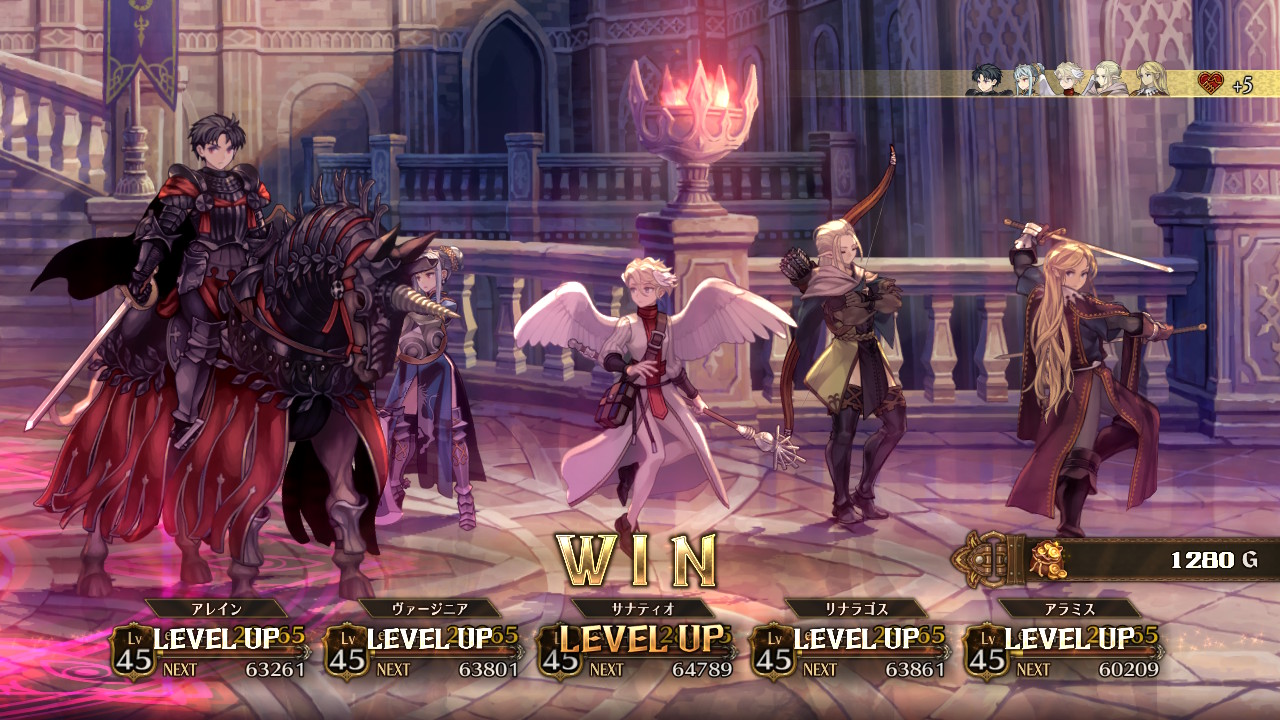Click the white-haired angel portrait icon
This screenshot has width=1280, height=720.
pos(1069,80)
